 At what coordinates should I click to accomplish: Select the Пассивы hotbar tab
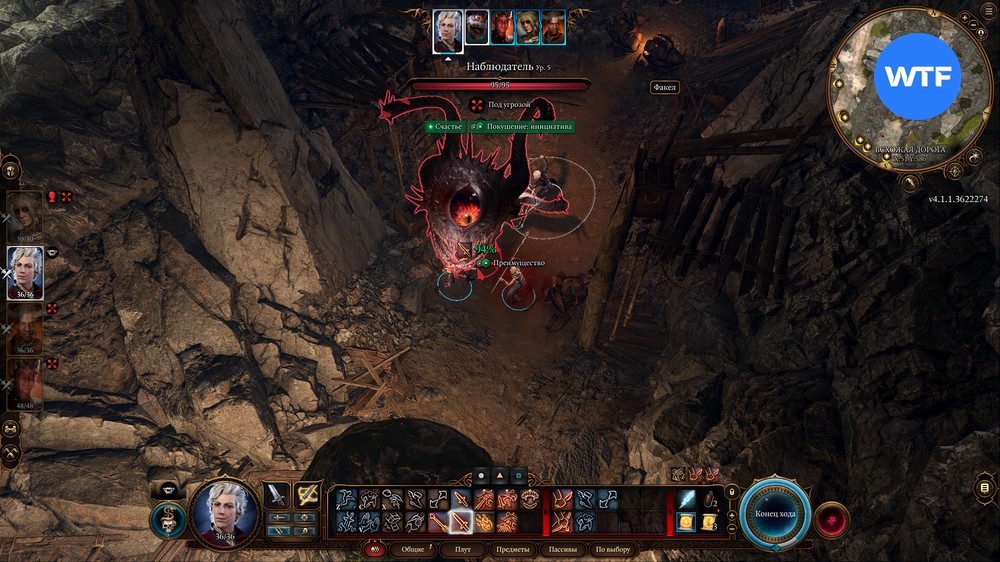tap(562, 550)
